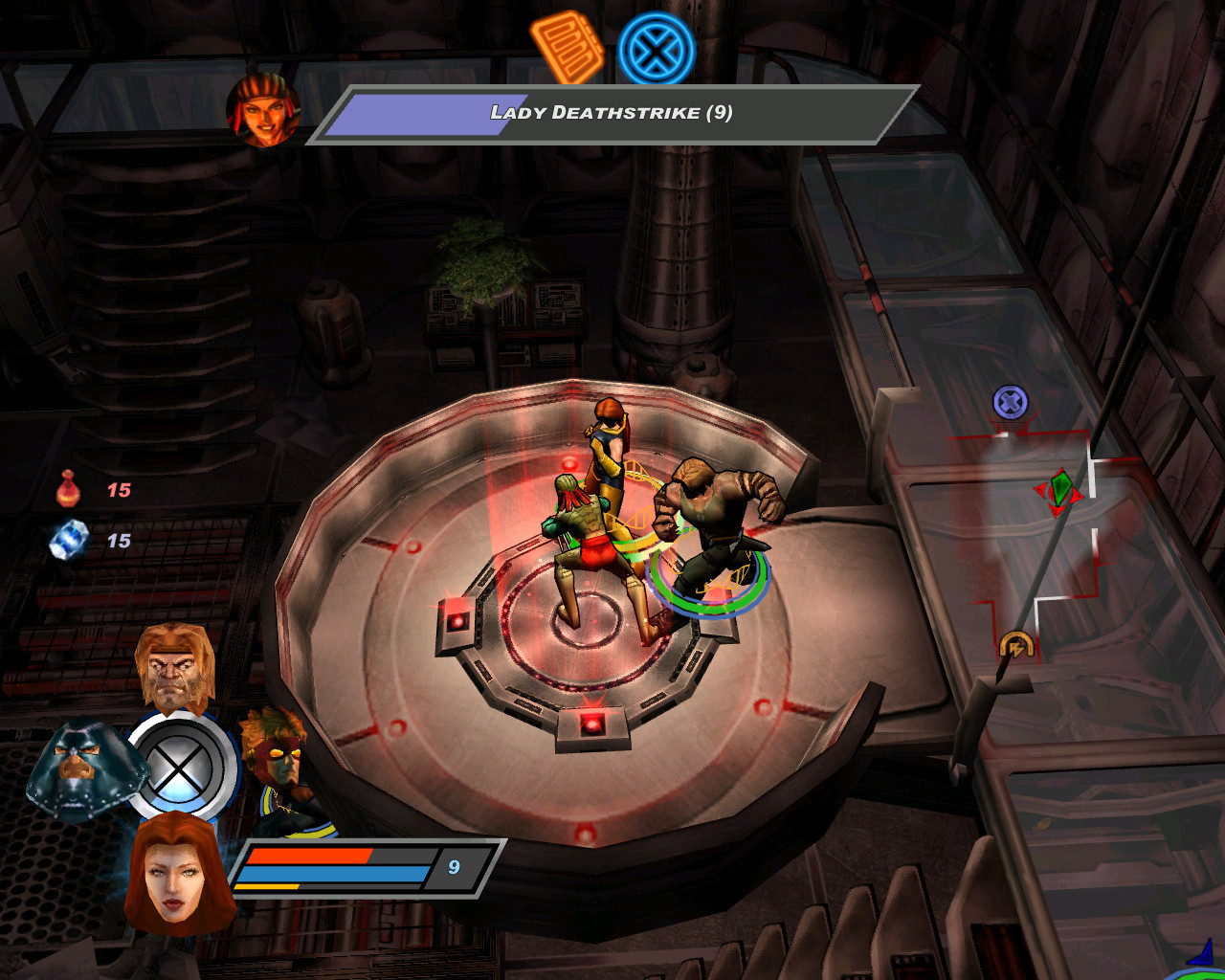Select Sabretooth's team portrait

(x=174, y=666)
